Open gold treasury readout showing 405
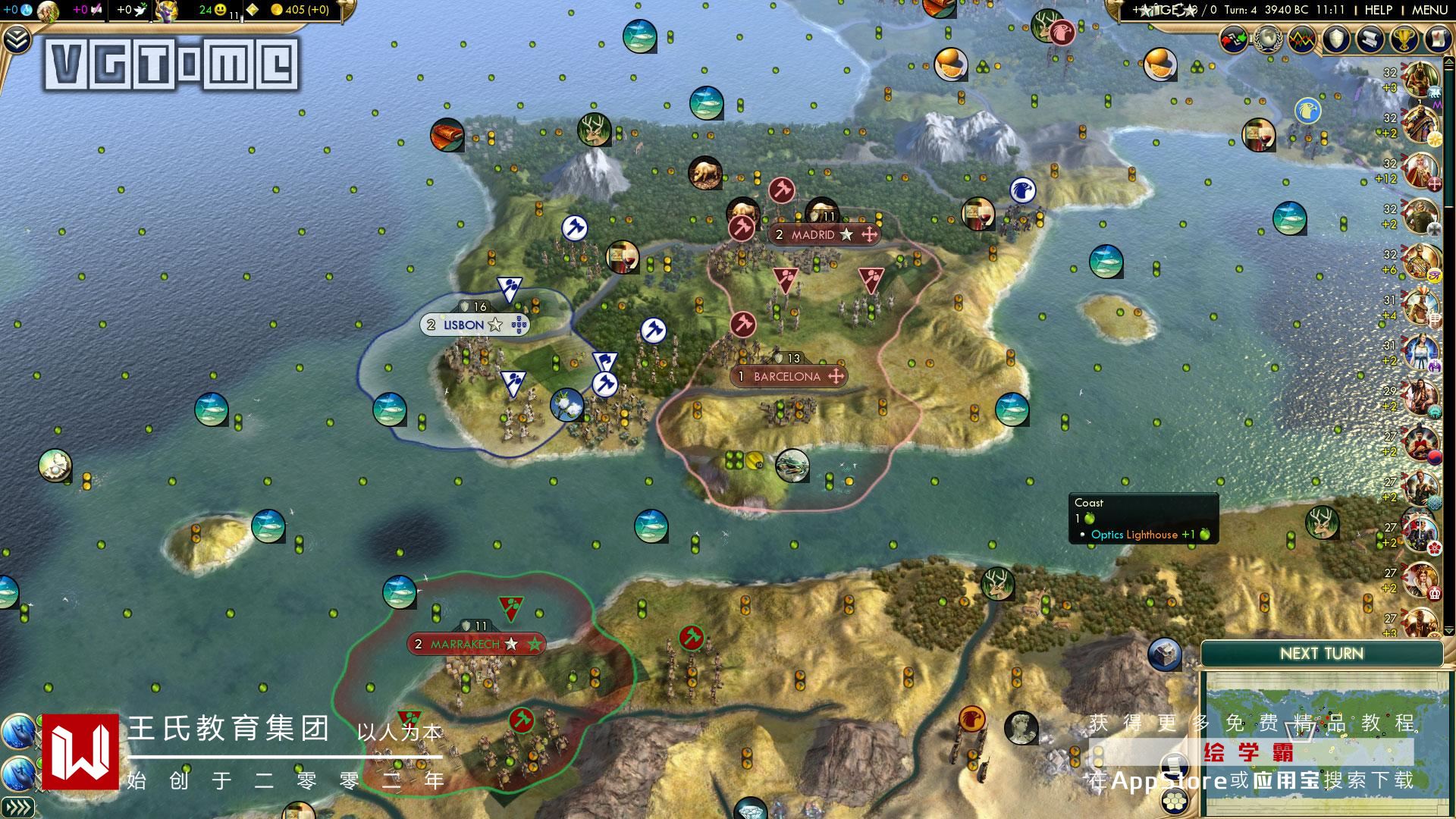The height and width of the screenshot is (819, 1456). [300, 10]
